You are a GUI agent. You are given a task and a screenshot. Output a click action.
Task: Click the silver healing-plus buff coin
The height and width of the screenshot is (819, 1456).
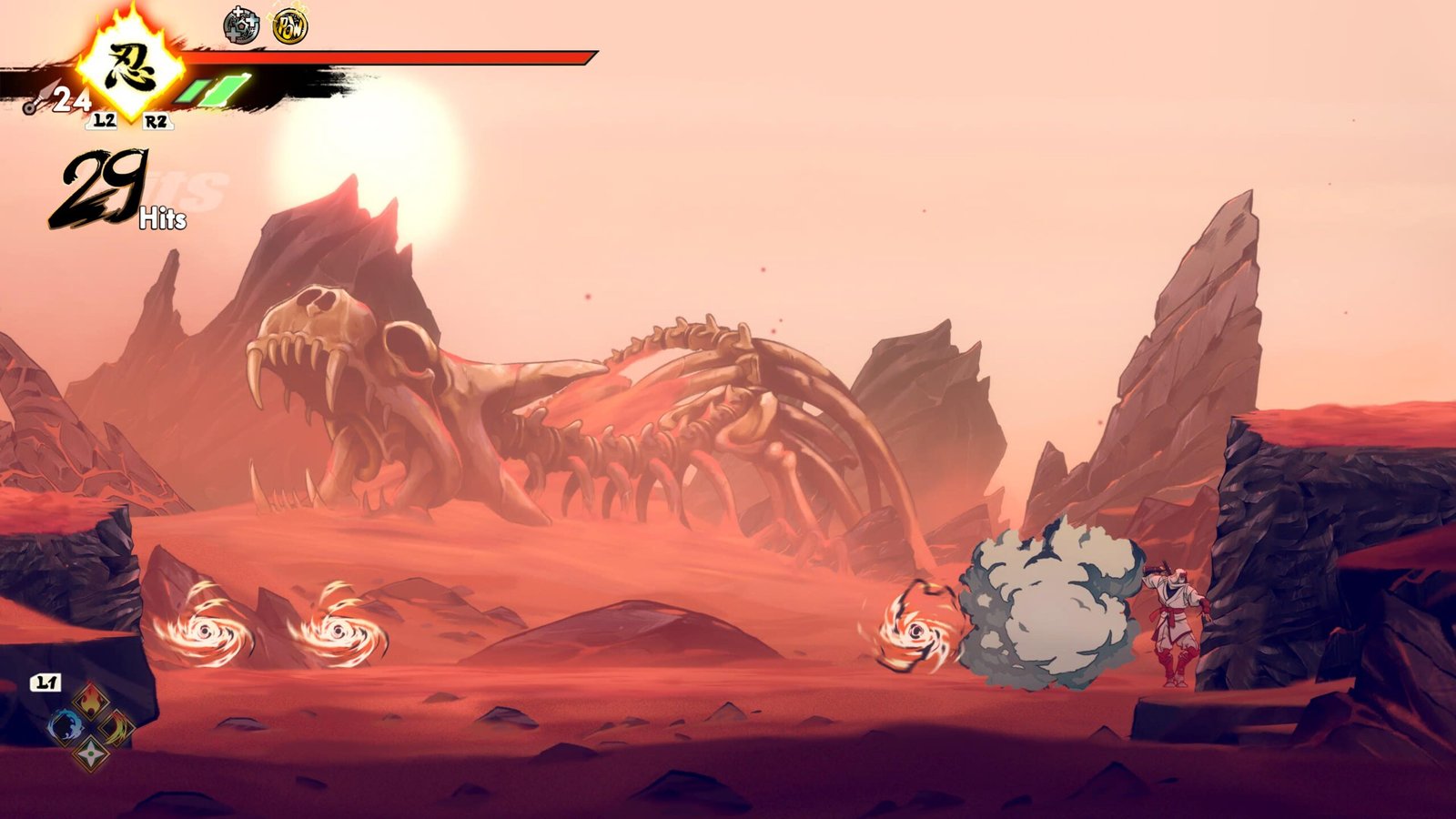pyautogui.click(x=241, y=26)
